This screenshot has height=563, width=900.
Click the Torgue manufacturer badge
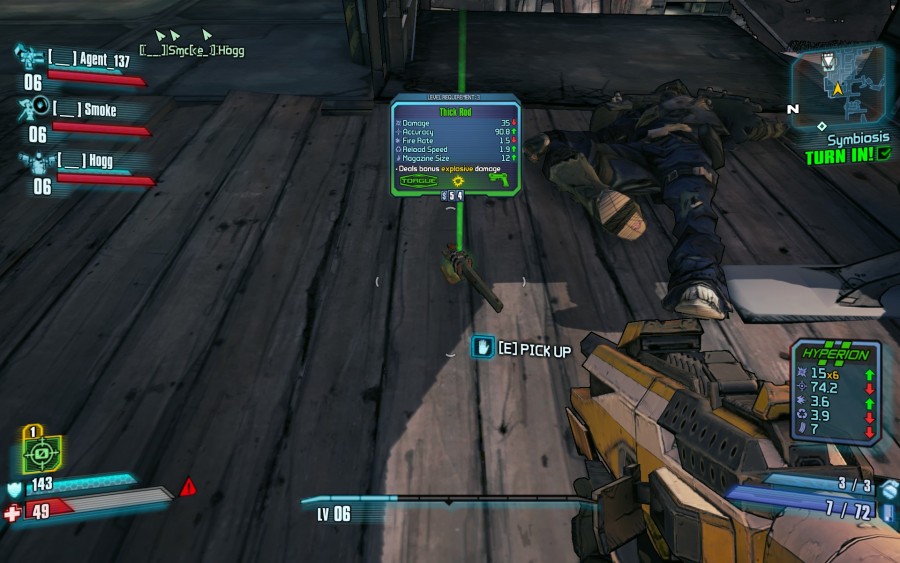419,182
